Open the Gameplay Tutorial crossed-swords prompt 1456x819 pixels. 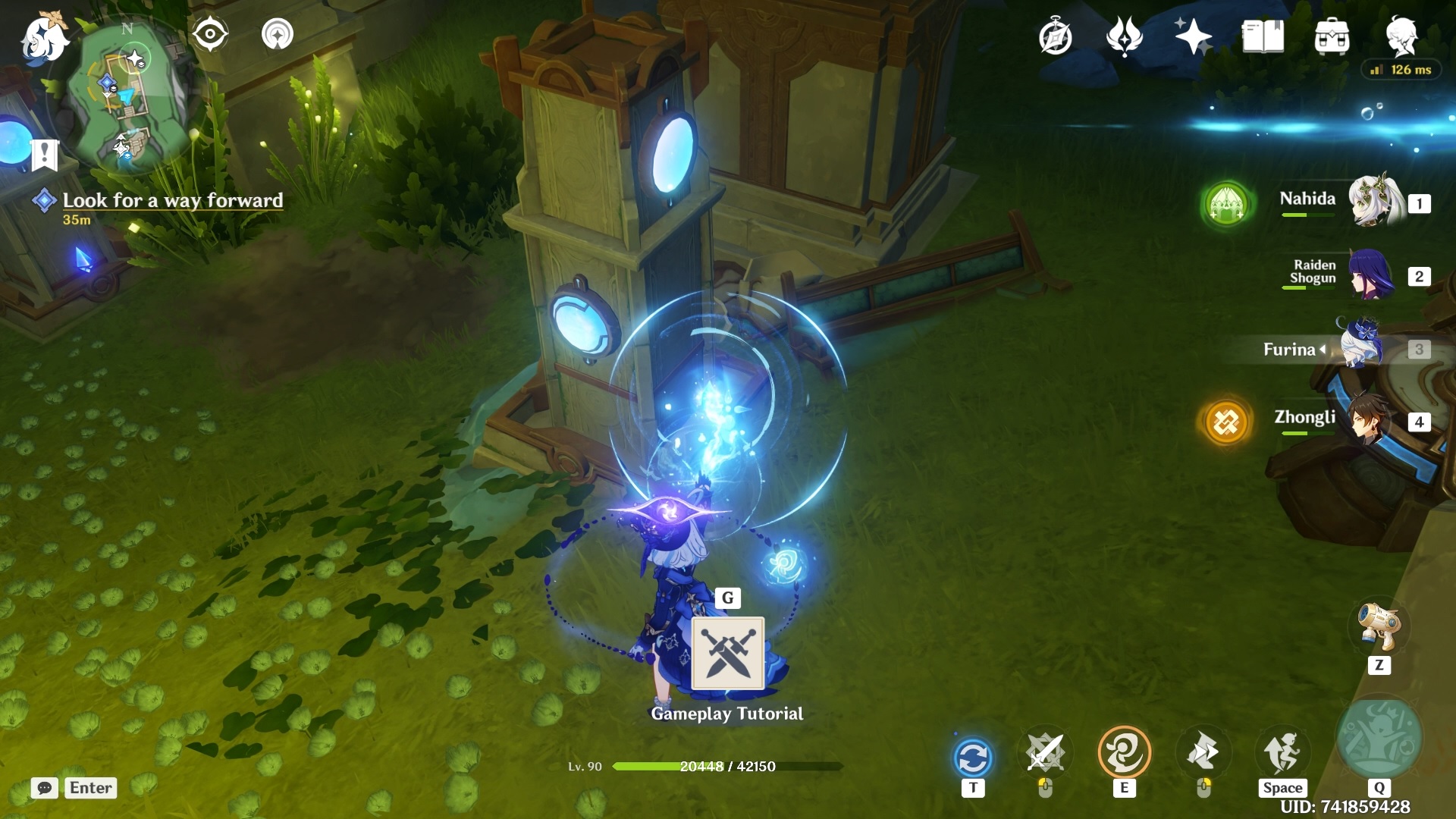pos(728,653)
